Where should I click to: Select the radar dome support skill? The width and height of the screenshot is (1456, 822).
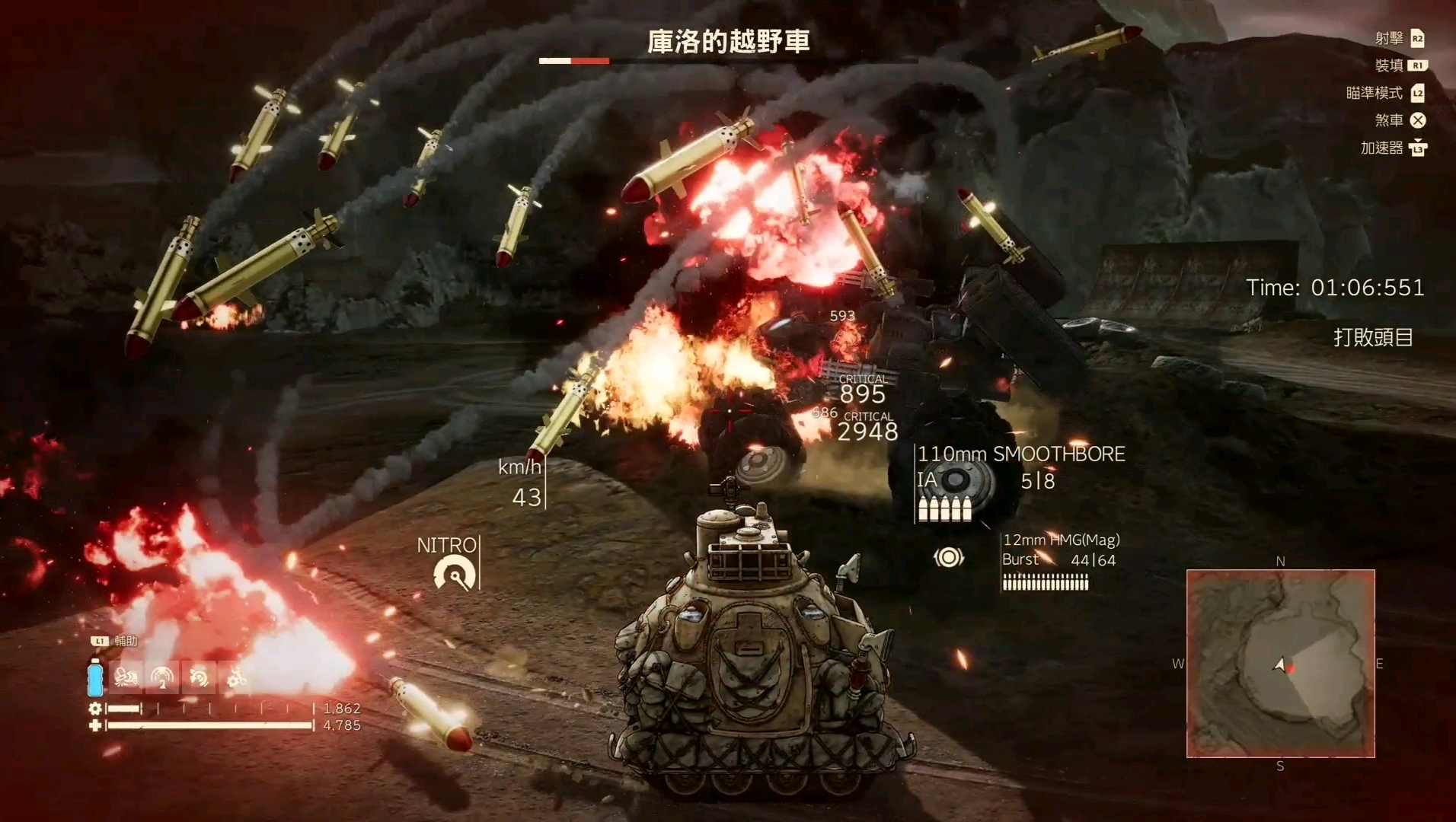tap(162, 677)
